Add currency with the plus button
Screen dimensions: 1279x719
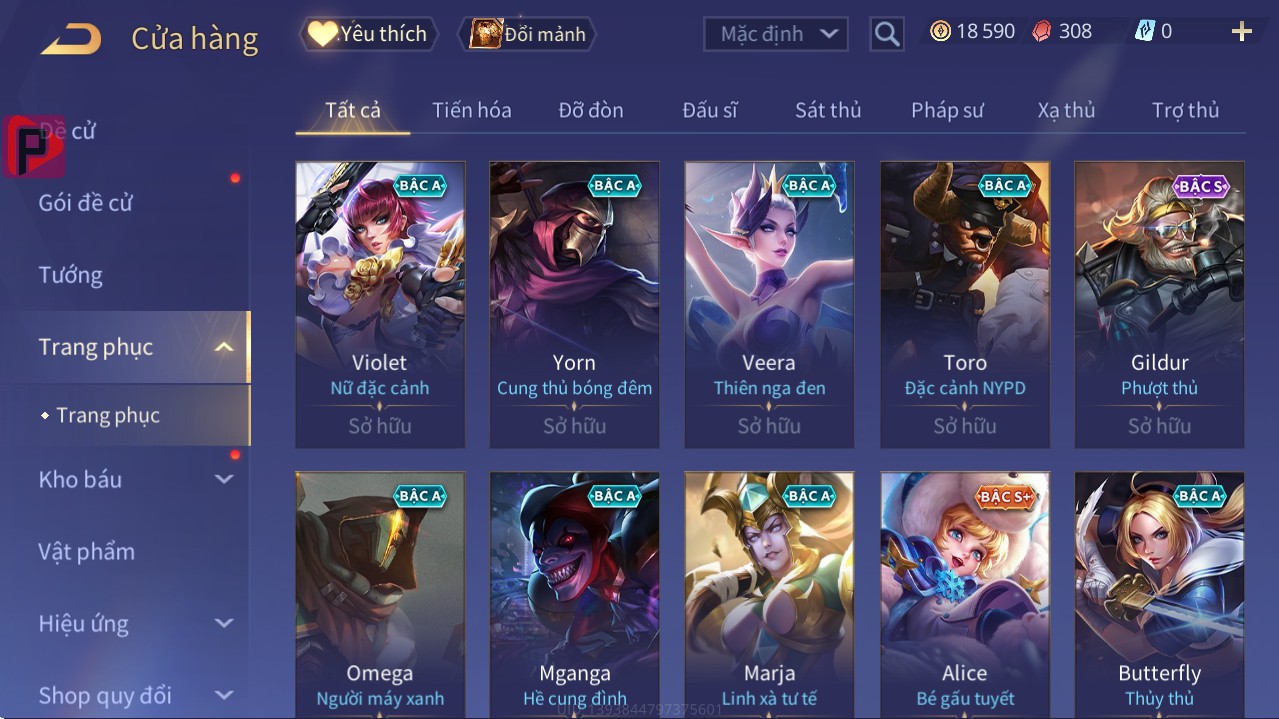click(1241, 32)
